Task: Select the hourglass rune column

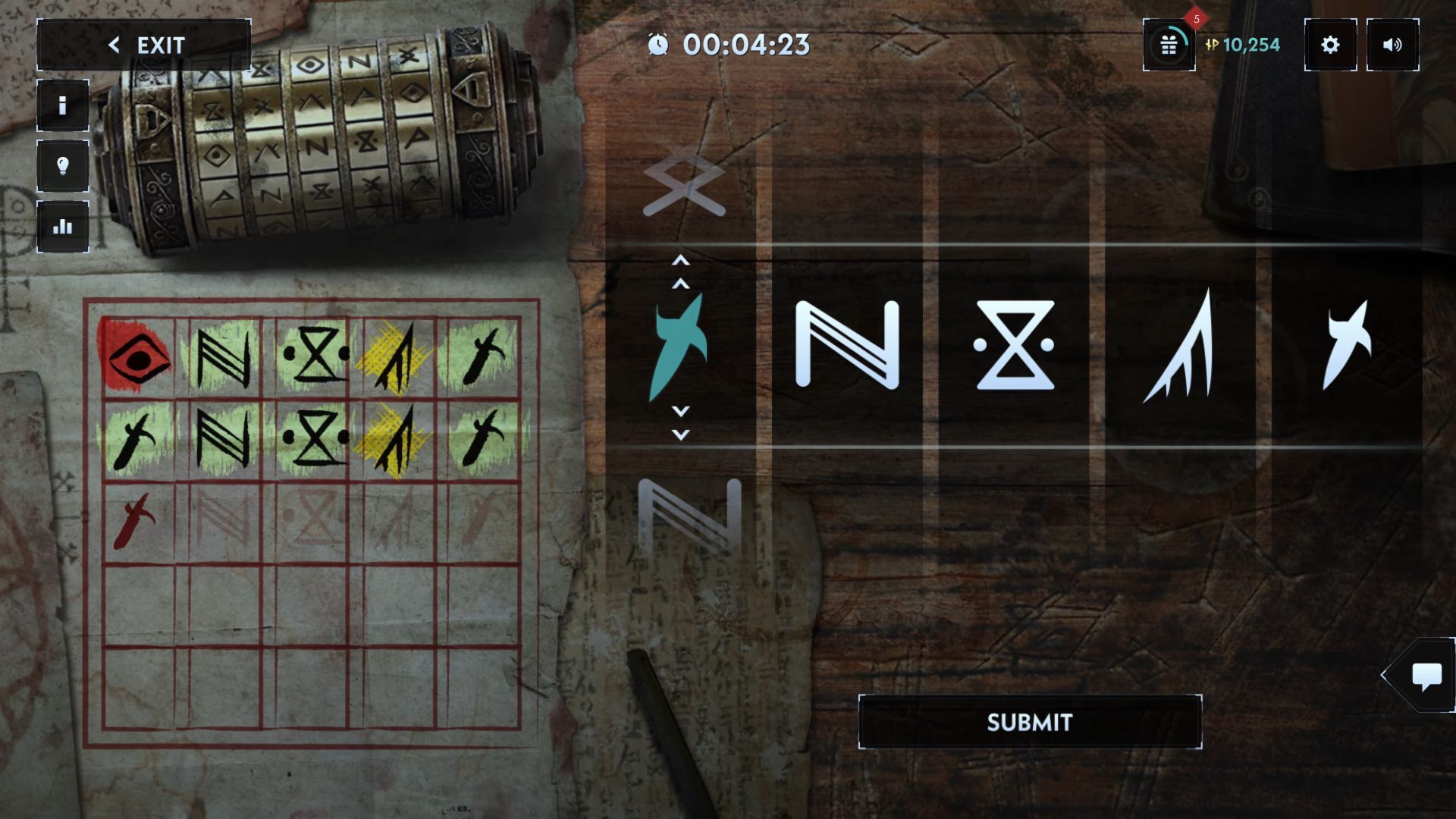Action: tap(1015, 345)
